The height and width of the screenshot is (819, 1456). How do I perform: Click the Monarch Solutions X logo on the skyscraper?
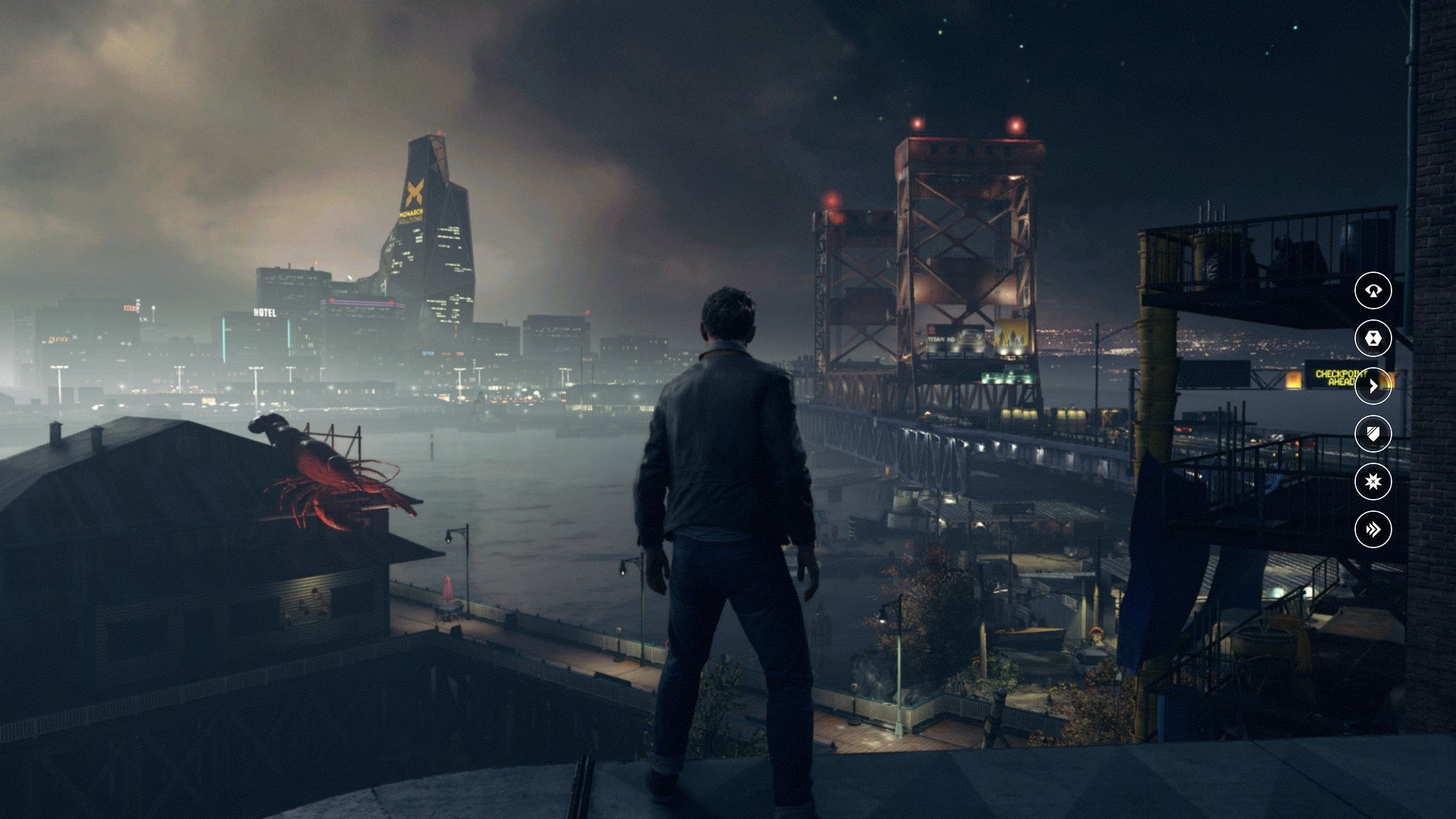click(416, 191)
